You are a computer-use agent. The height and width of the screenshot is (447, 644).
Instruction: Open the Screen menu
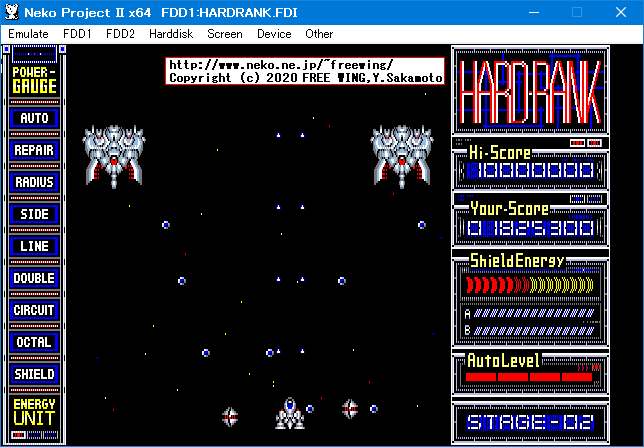point(225,33)
